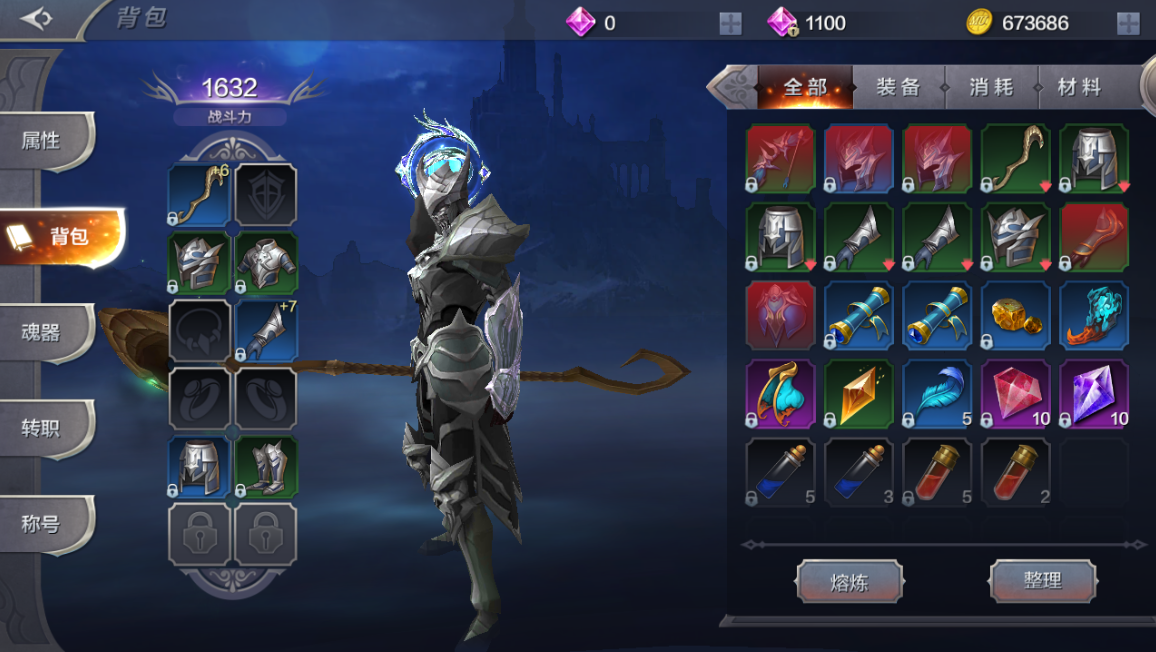Sort the bag with 整理
The height and width of the screenshot is (652, 1156).
(1043, 581)
